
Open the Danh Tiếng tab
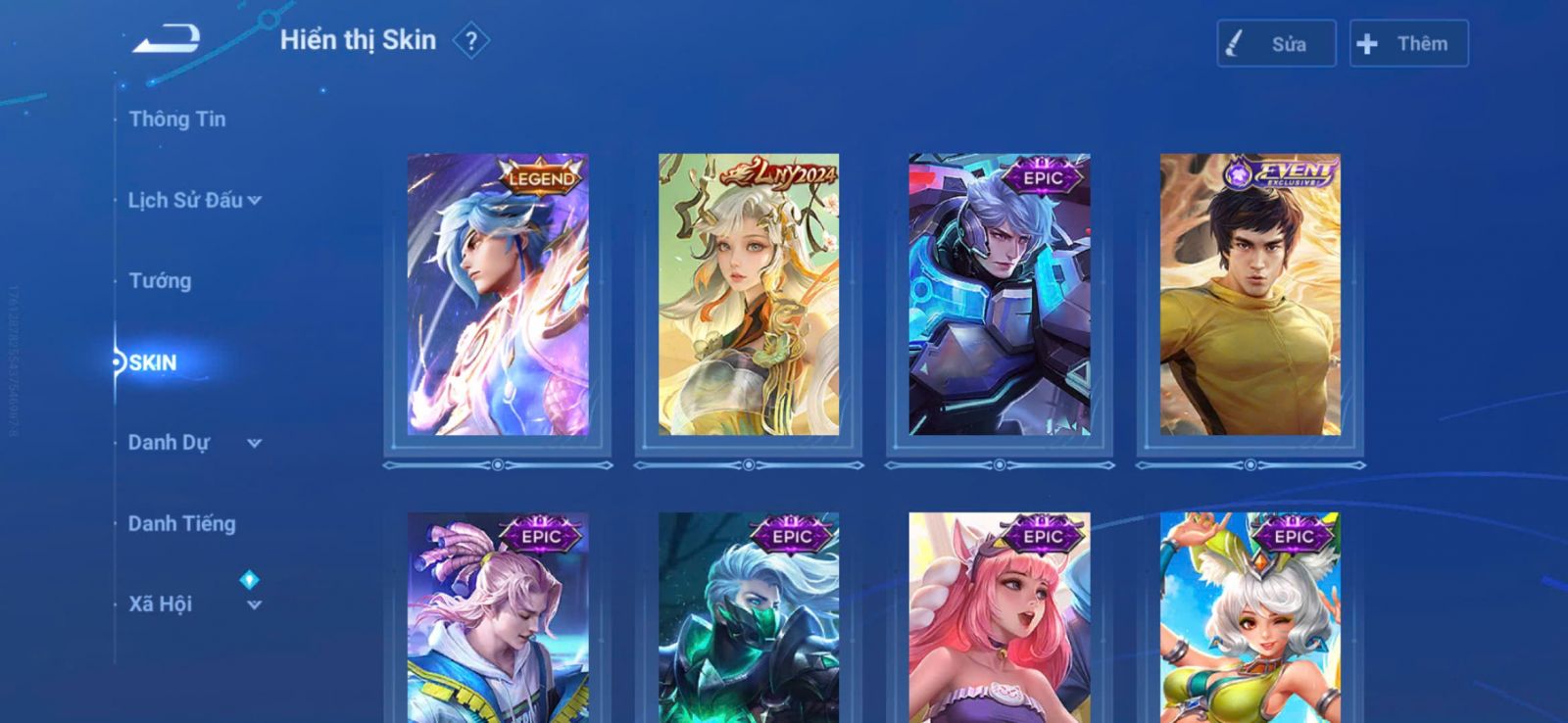pyautogui.click(x=182, y=524)
